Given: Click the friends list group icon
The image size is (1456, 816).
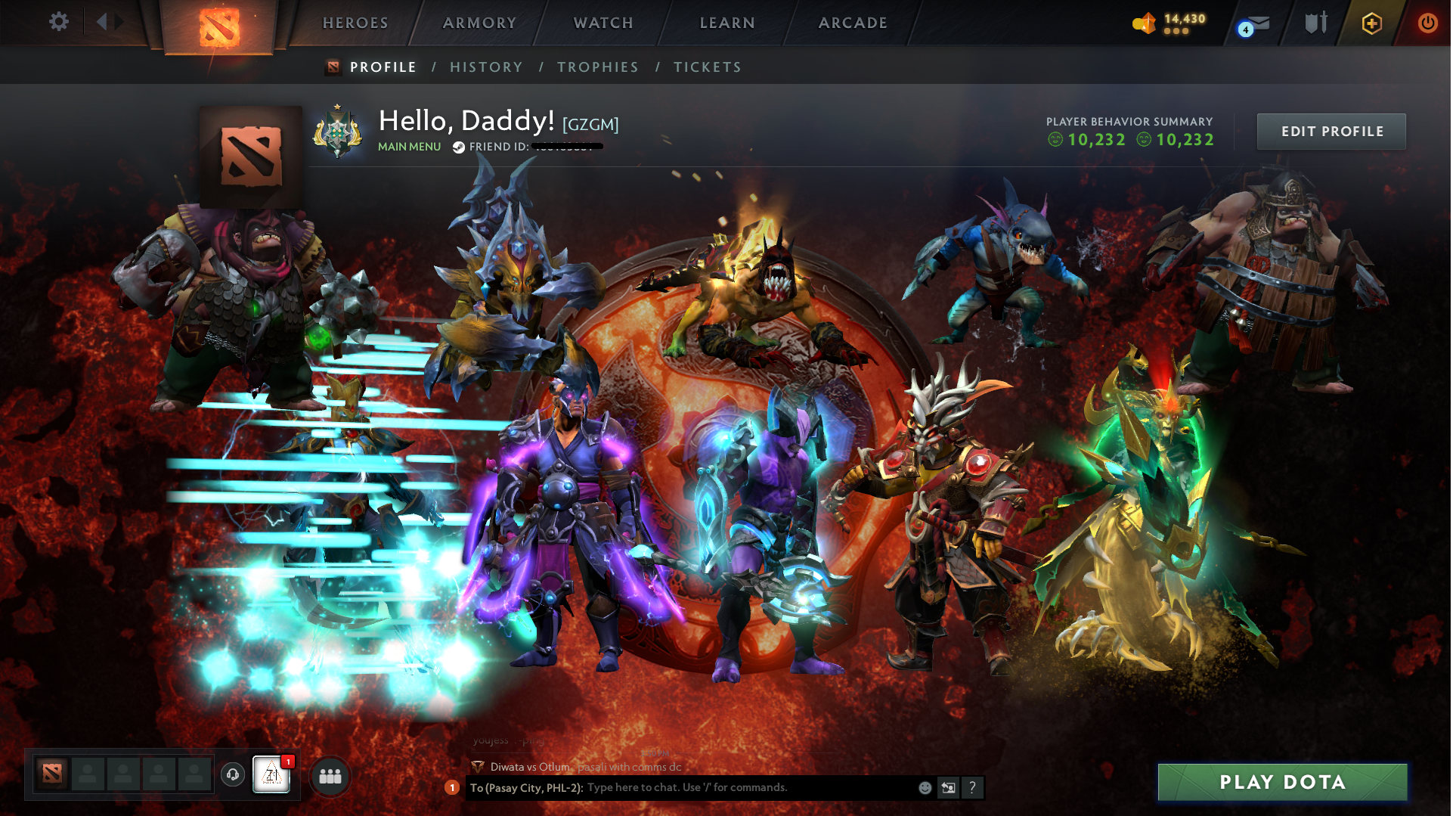Looking at the screenshot, I should (329, 775).
